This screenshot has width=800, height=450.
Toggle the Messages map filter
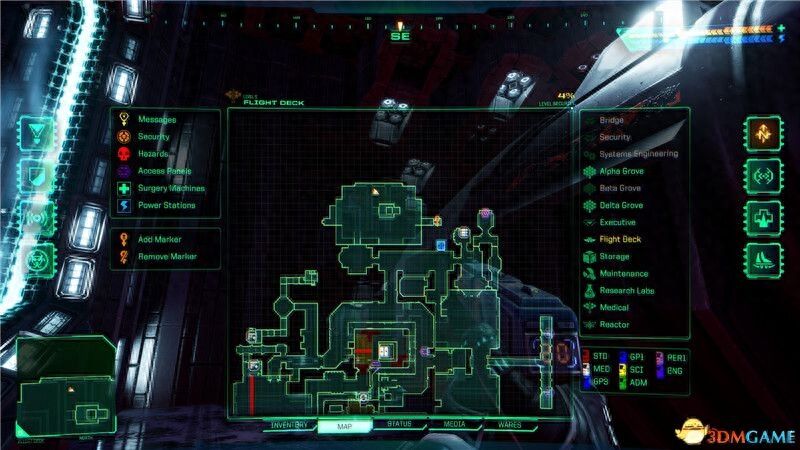coord(155,119)
